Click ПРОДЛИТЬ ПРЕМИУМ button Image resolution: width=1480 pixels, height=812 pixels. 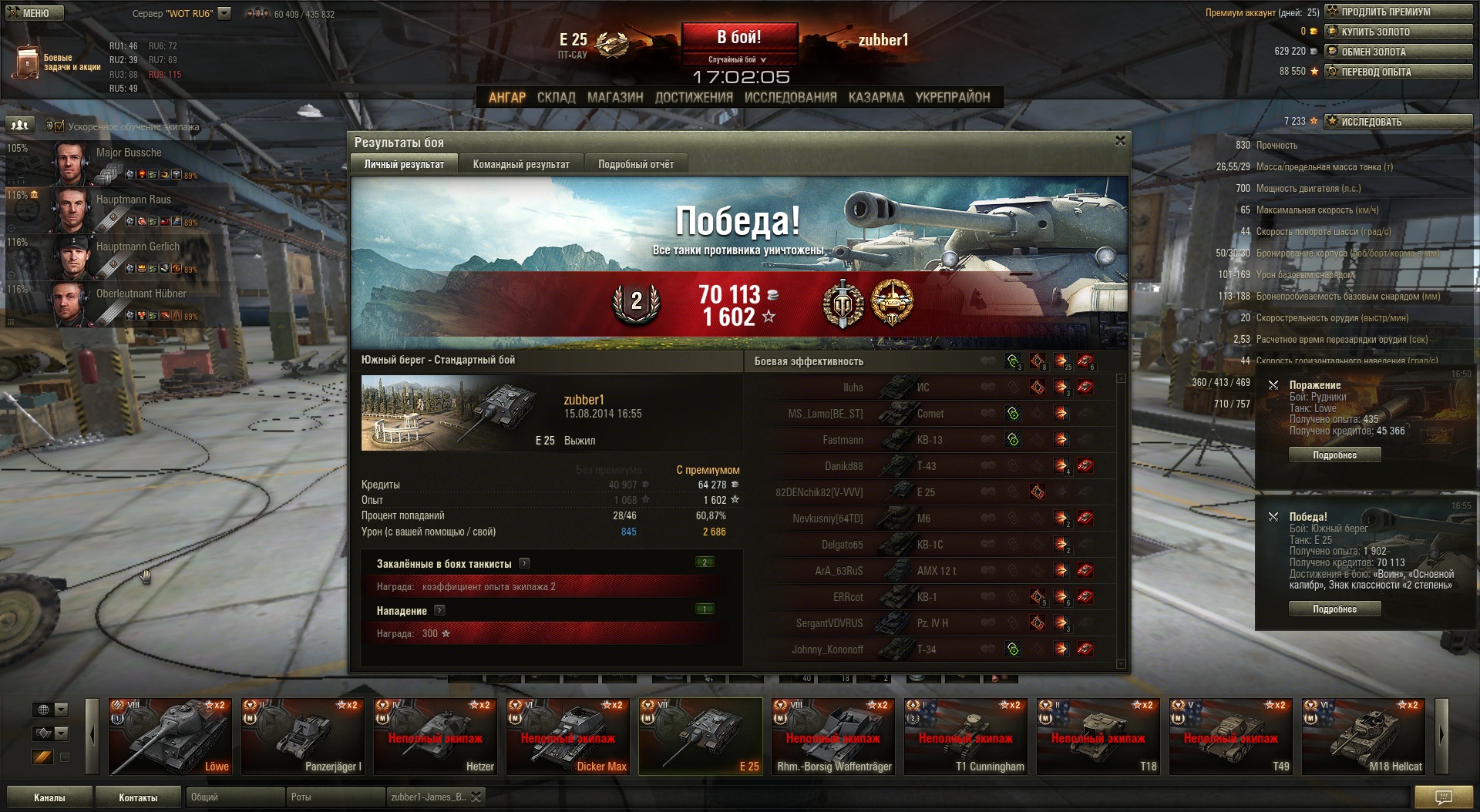coord(1398,12)
